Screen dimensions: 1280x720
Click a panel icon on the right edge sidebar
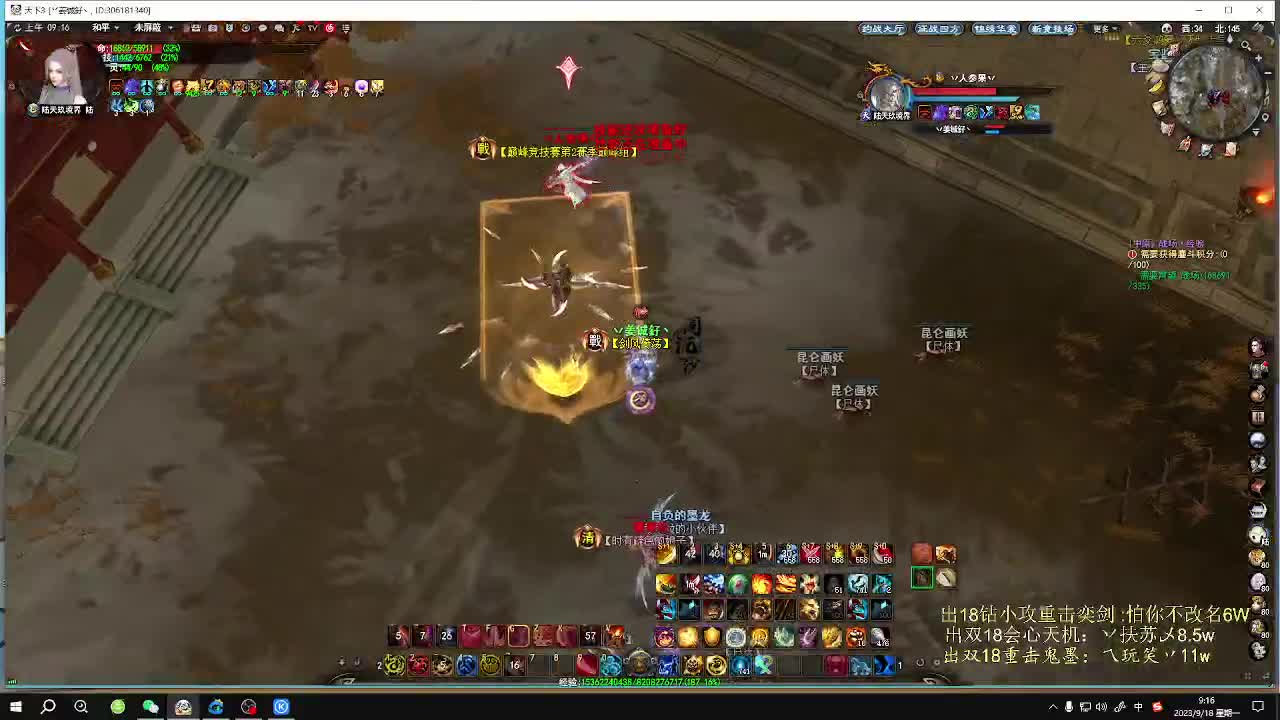click(1258, 345)
